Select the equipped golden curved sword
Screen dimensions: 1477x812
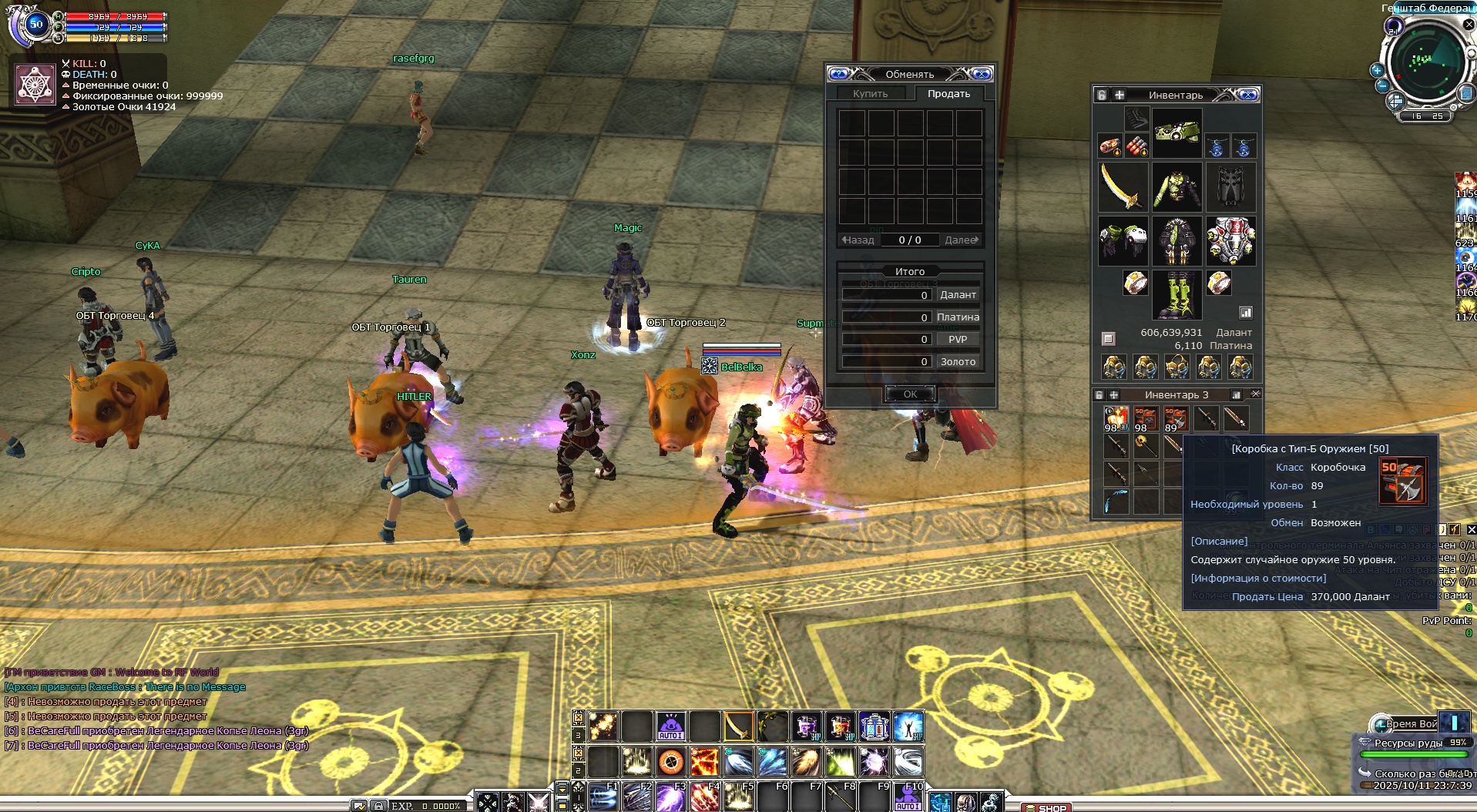1123,187
